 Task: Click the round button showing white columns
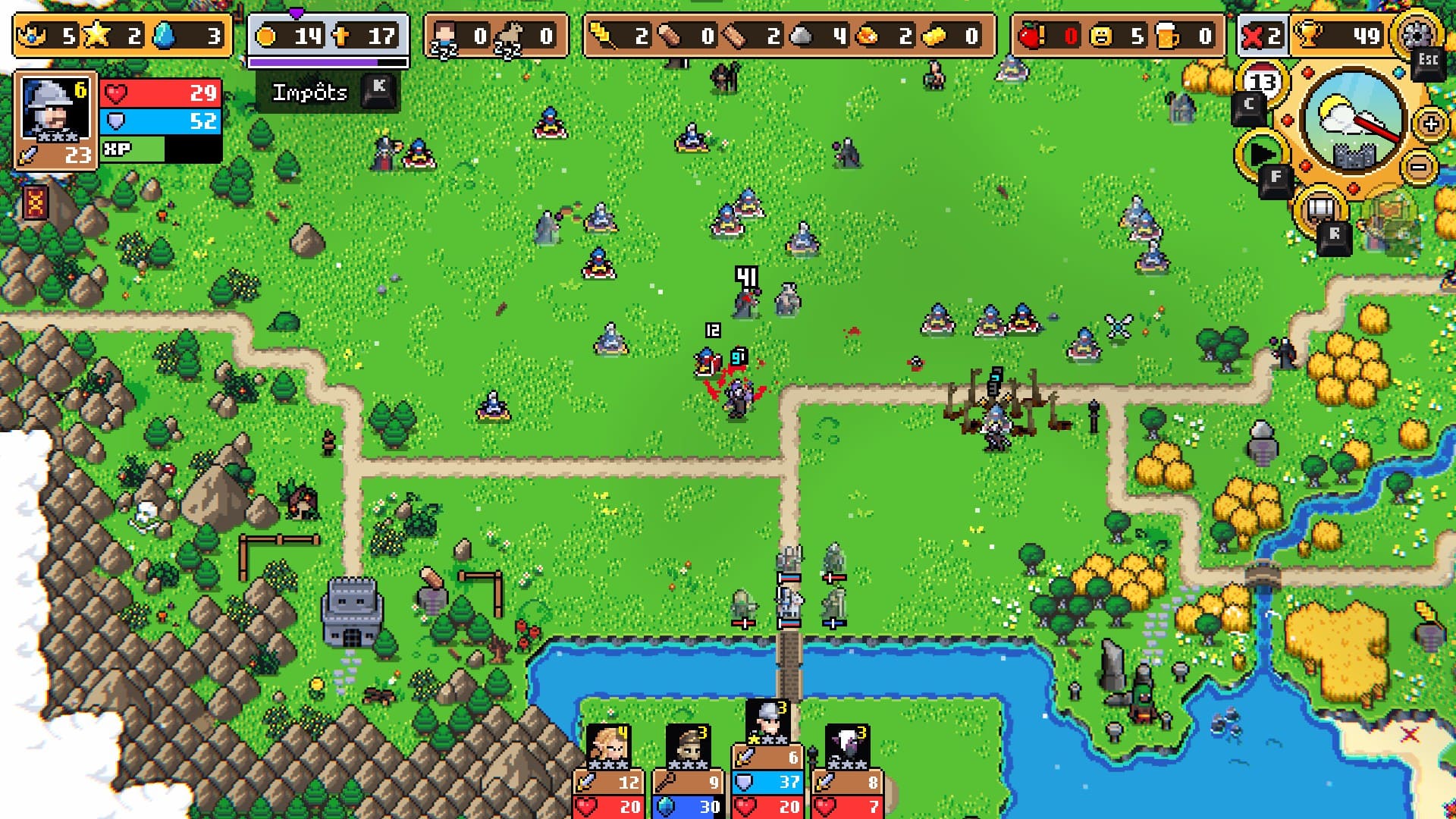(x=1320, y=207)
